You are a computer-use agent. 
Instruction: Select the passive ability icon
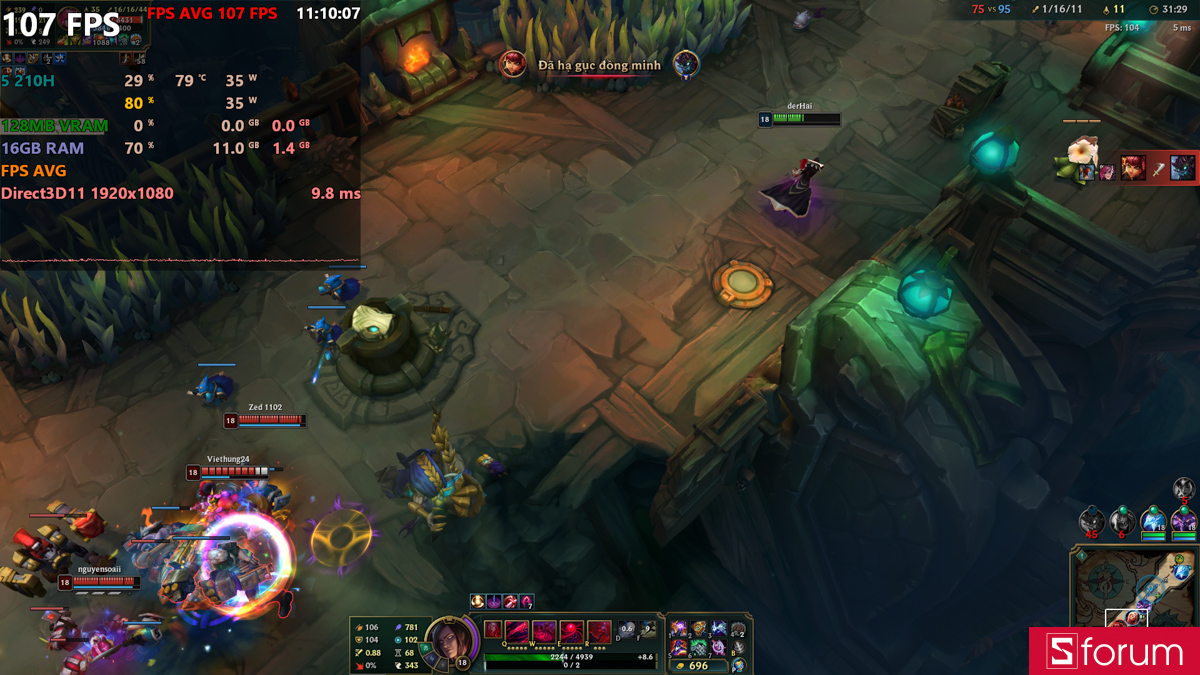point(493,630)
